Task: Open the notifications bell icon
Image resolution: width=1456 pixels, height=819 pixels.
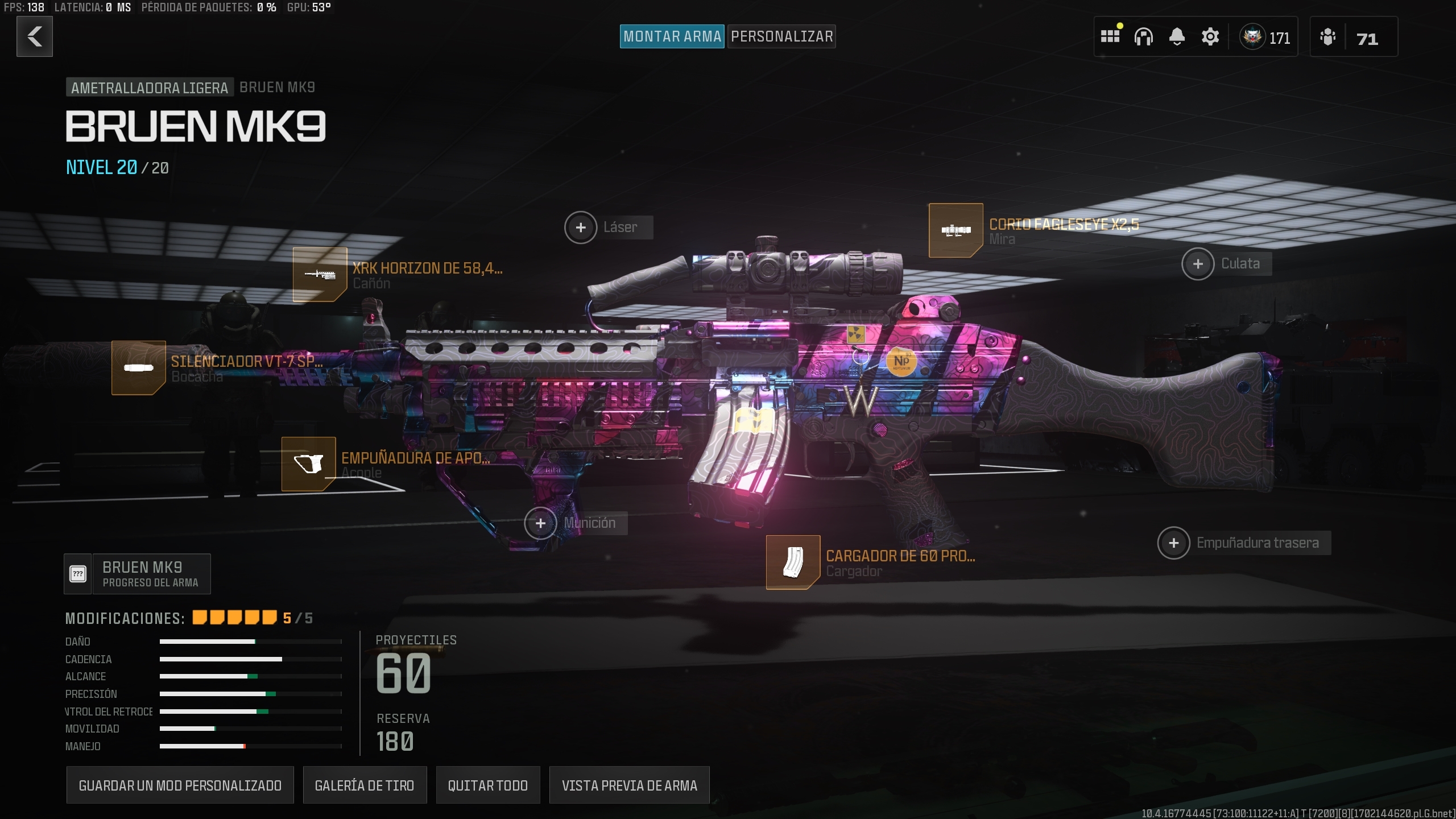Action: coord(1177,36)
